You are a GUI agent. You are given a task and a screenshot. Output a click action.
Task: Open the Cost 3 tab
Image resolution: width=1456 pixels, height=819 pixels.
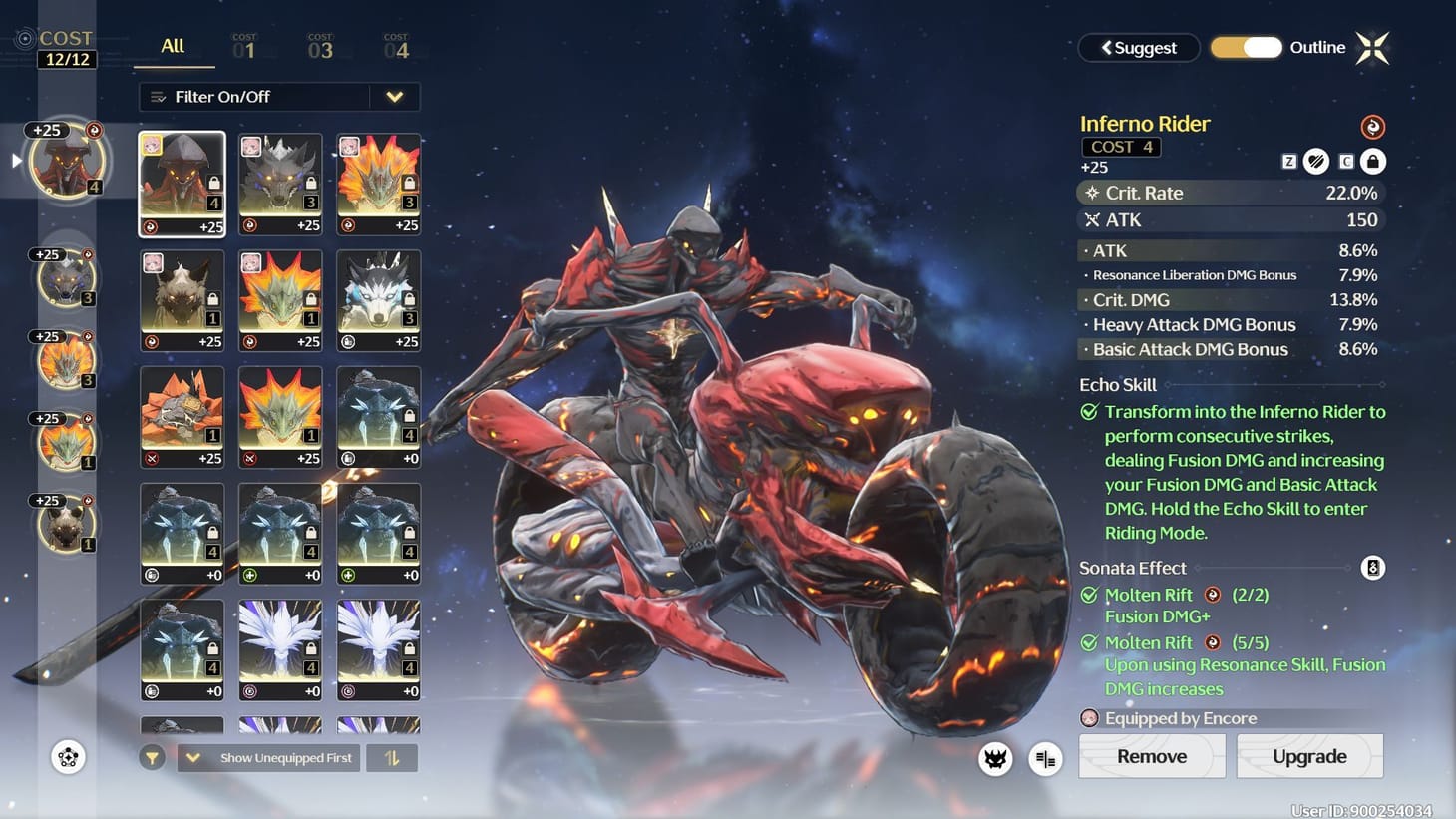click(319, 46)
